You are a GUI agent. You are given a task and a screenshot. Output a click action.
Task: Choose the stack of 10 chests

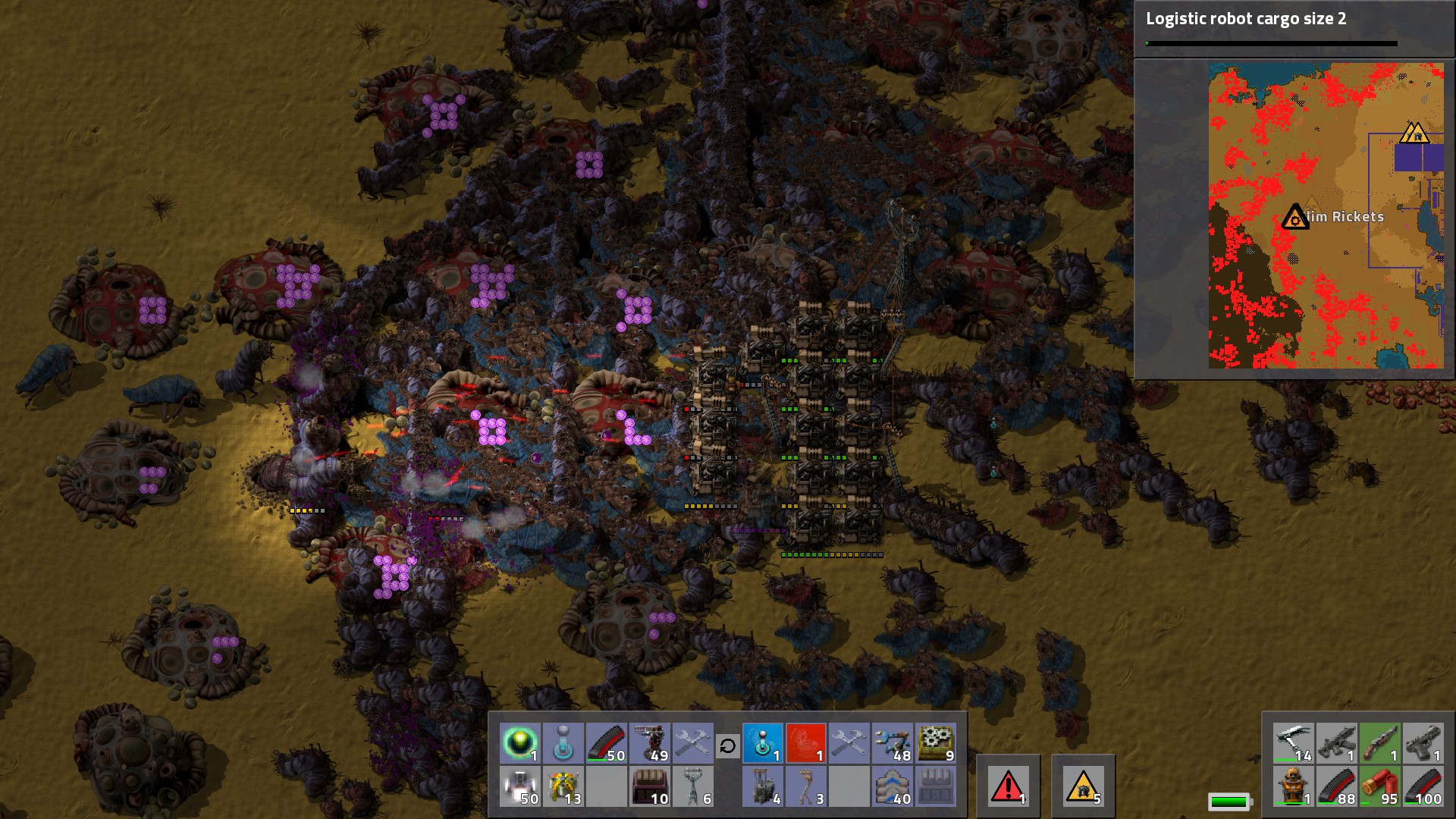650,786
